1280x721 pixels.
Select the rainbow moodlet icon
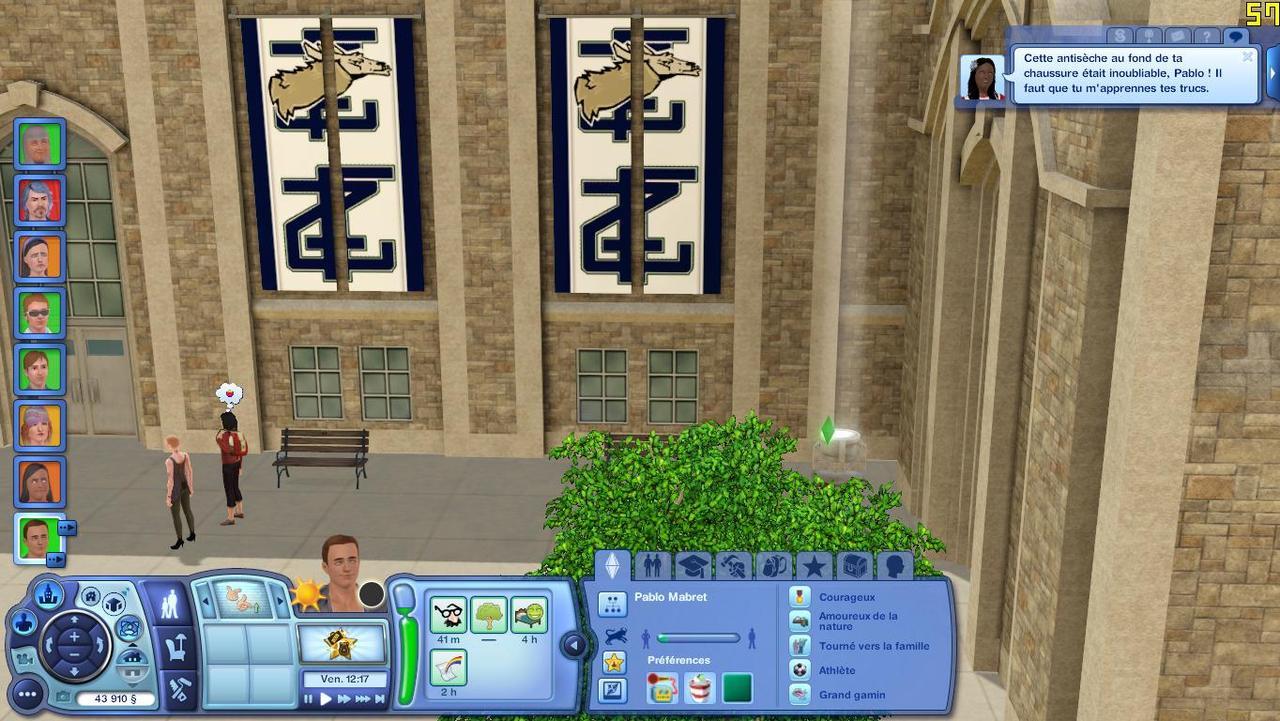pos(448,667)
